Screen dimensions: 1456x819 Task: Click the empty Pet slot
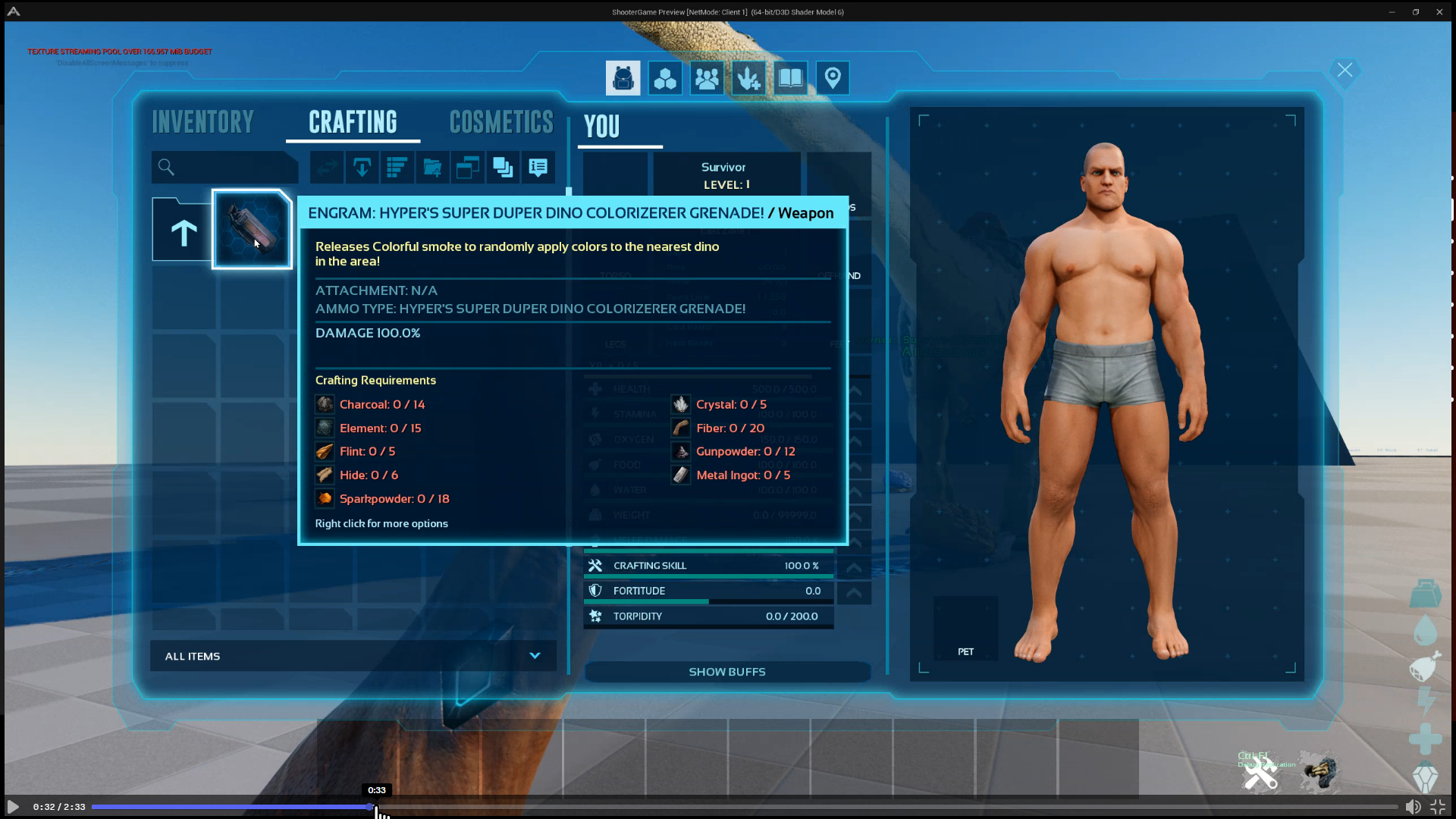click(965, 628)
